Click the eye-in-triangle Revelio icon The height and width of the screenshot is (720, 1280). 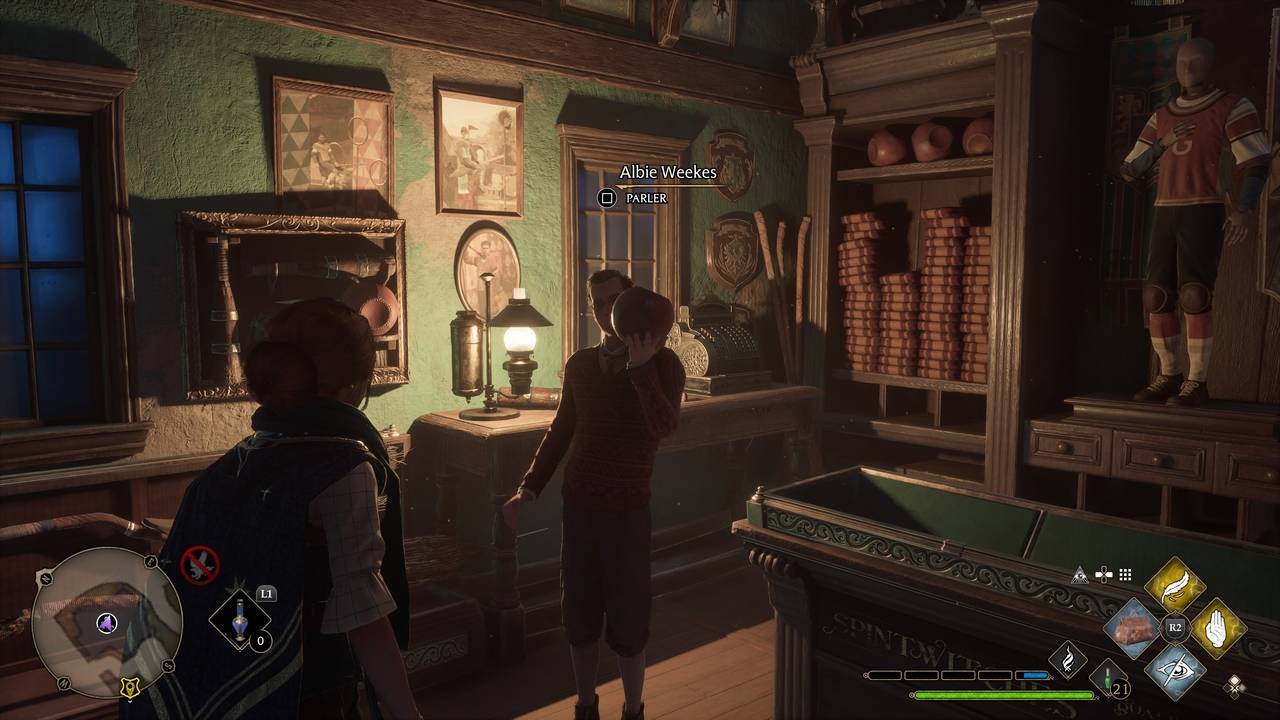click(x=1079, y=575)
